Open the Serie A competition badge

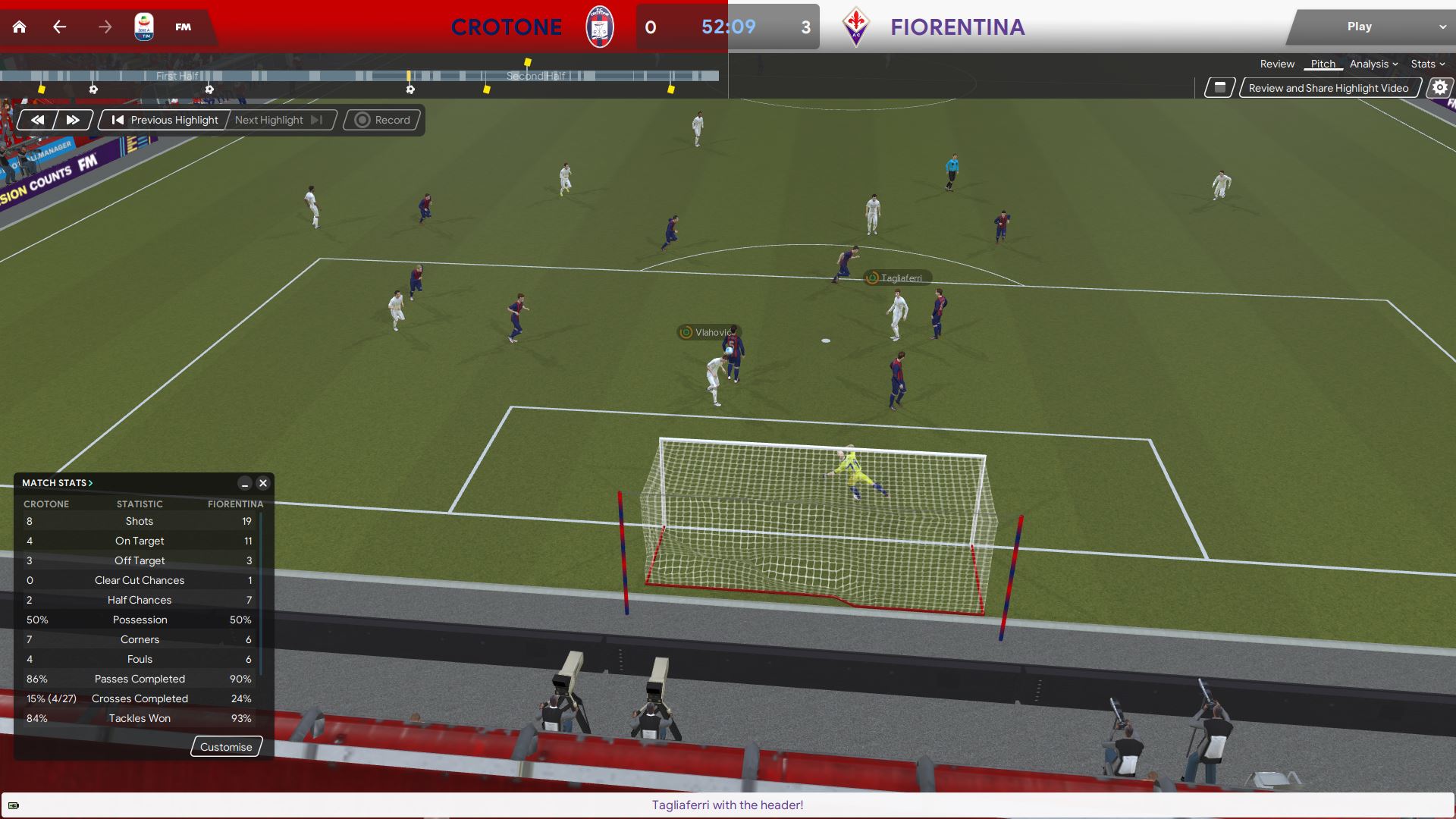point(143,27)
